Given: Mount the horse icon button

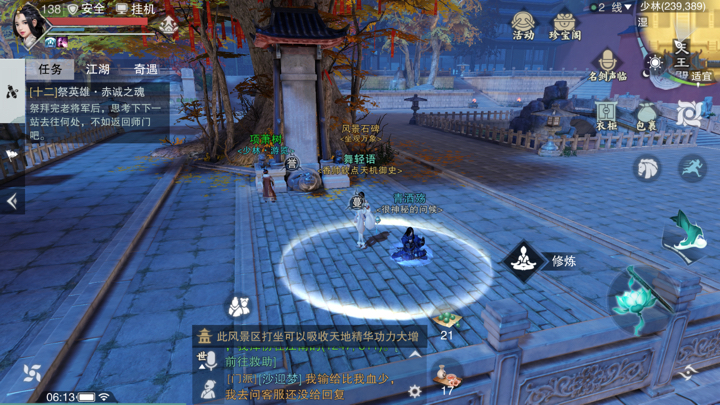Looking at the screenshot, I should pos(648,167).
